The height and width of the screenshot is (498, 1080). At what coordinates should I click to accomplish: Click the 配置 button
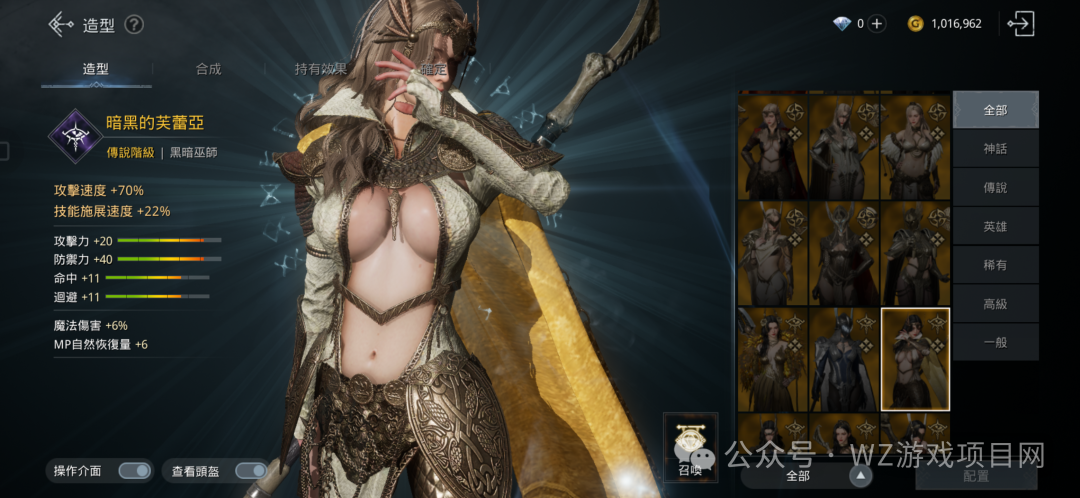pyautogui.click(x=976, y=476)
